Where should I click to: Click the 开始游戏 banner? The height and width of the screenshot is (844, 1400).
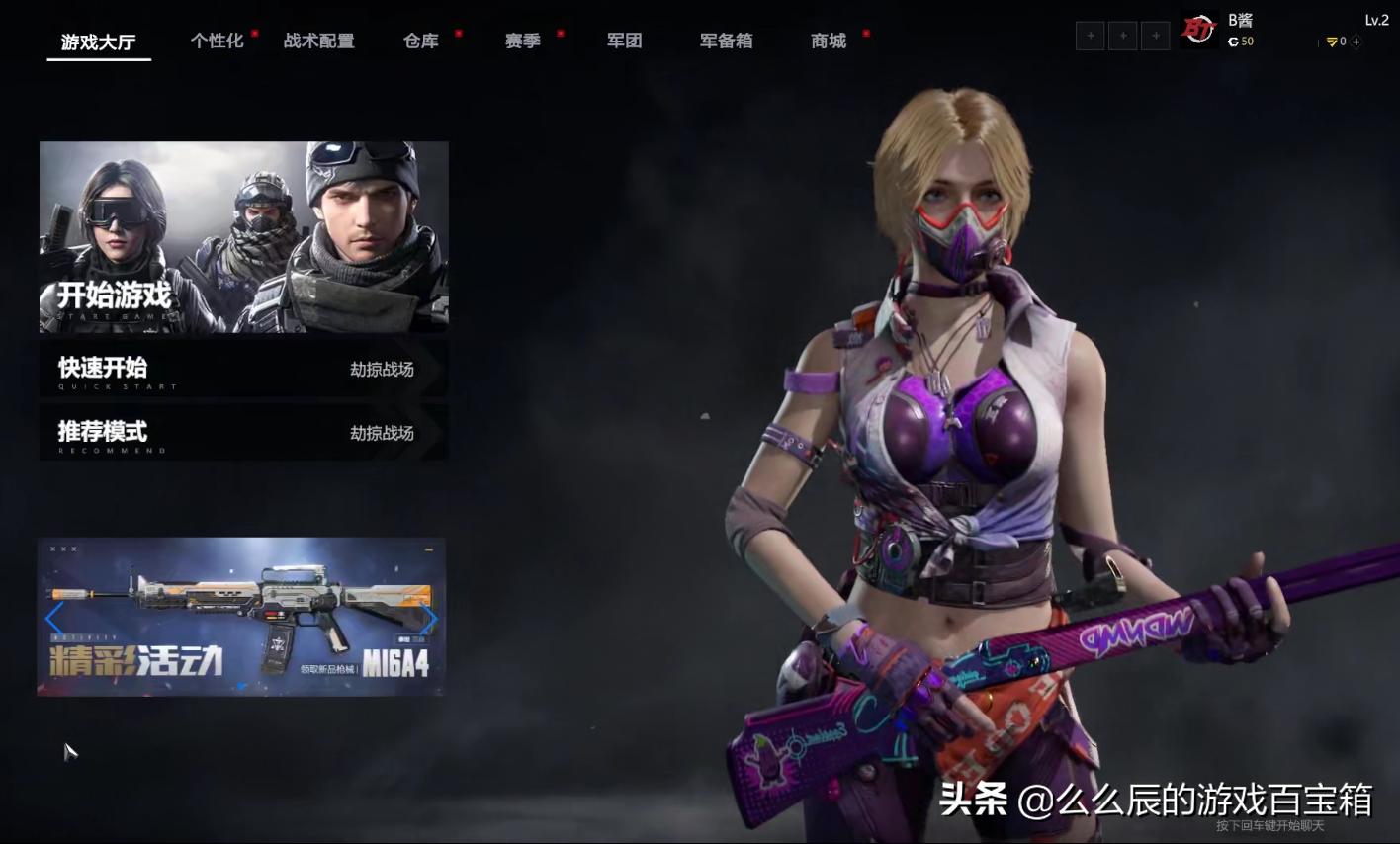(243, 237)
